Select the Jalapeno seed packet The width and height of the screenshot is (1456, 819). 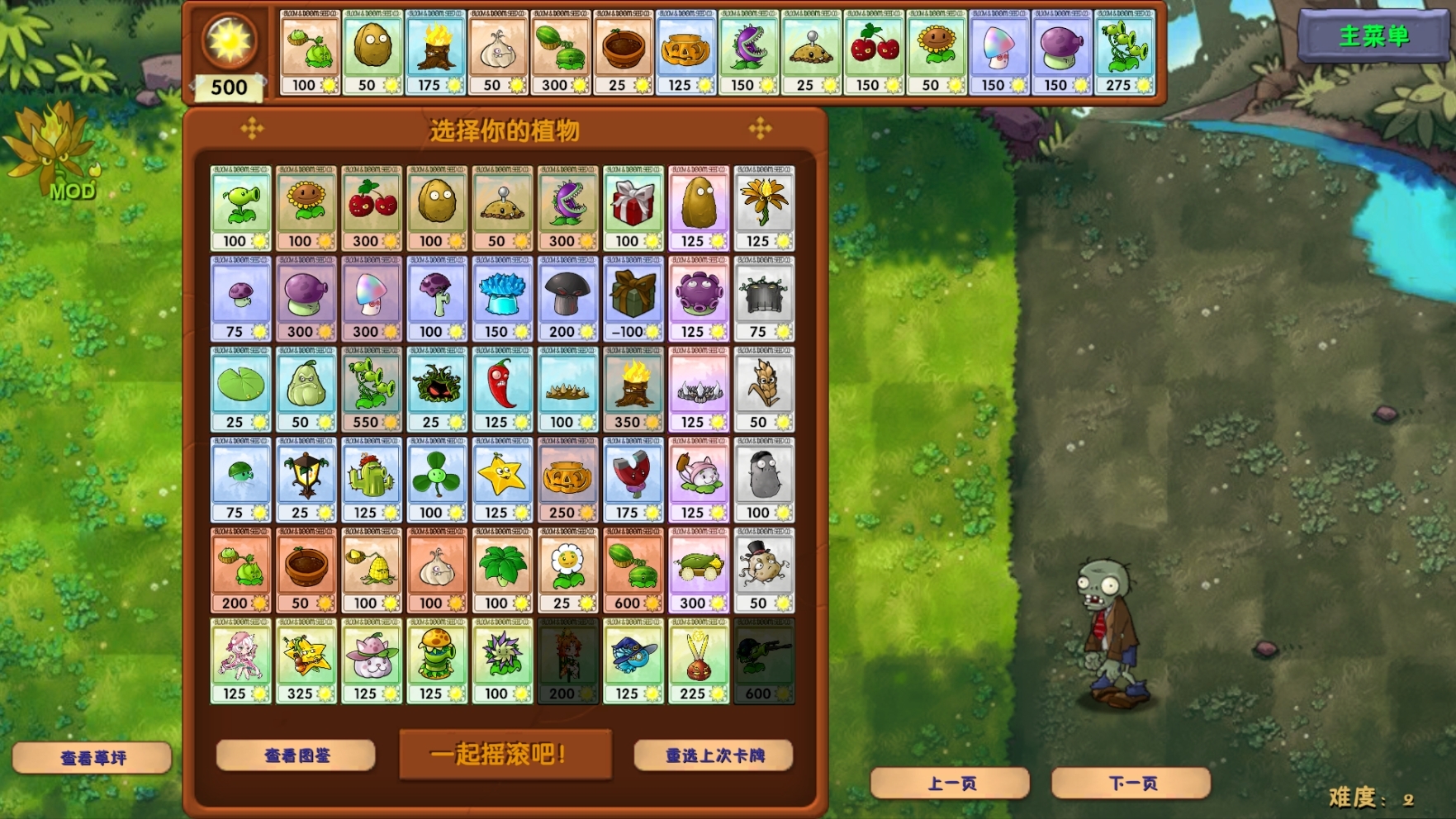click(x=500, y=388)
